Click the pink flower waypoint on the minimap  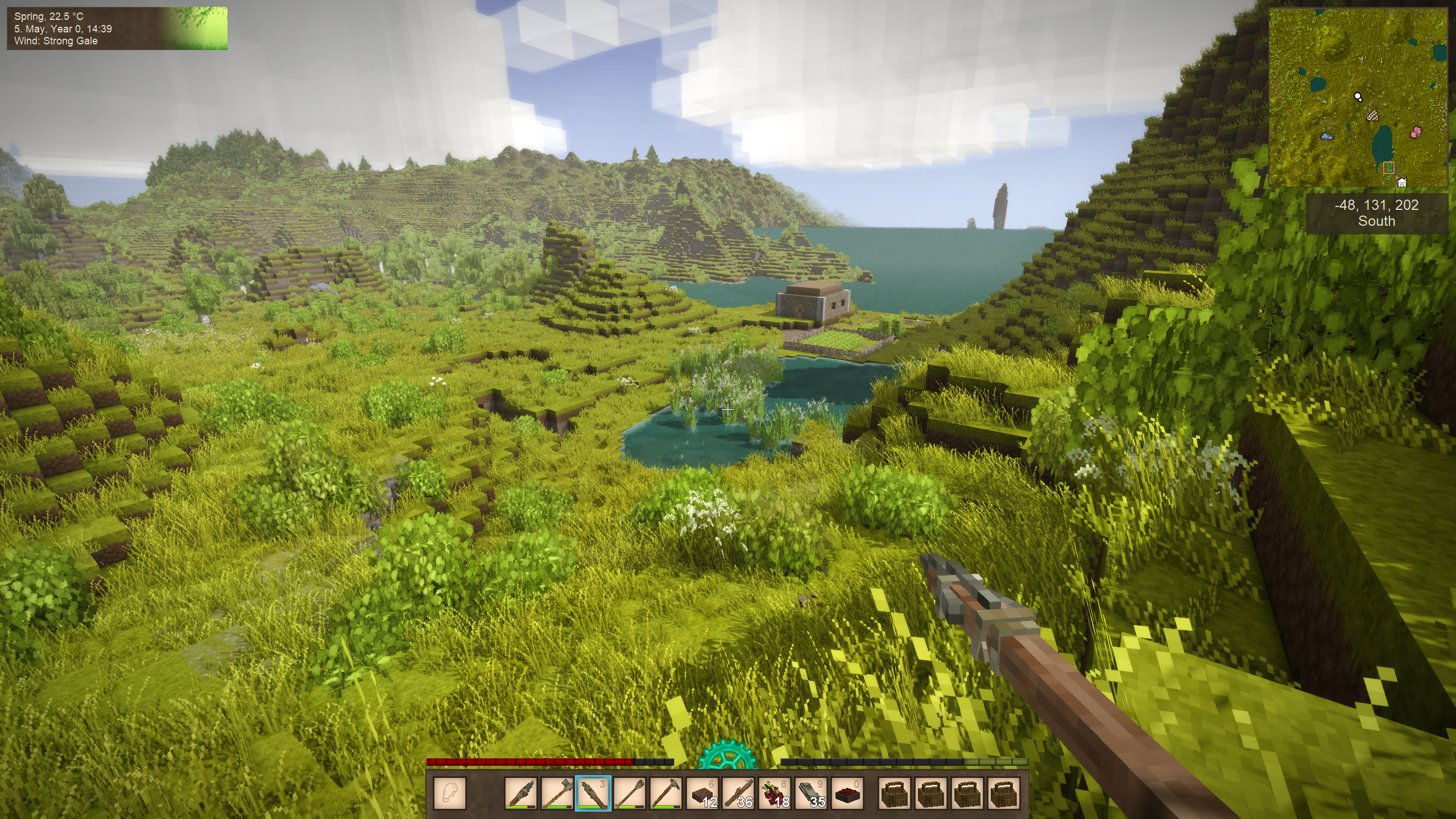pyautogui.click(x=1416, y=133)
